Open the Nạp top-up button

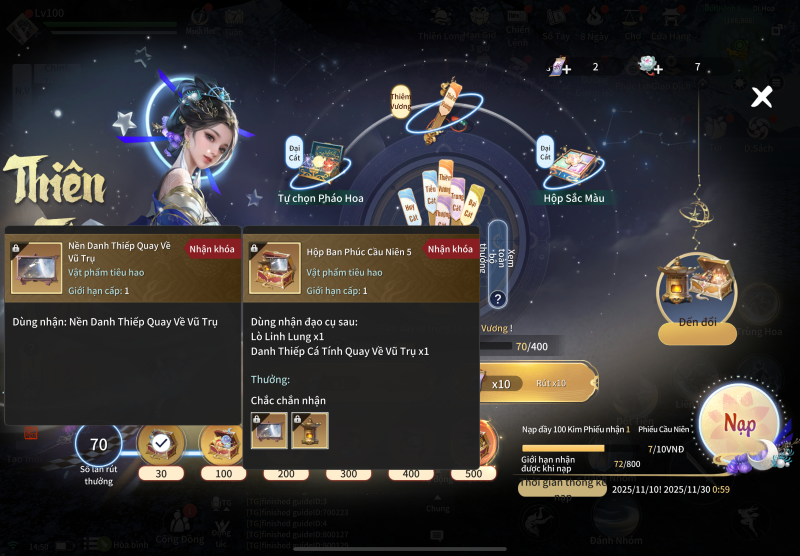(x=740, y=425)
